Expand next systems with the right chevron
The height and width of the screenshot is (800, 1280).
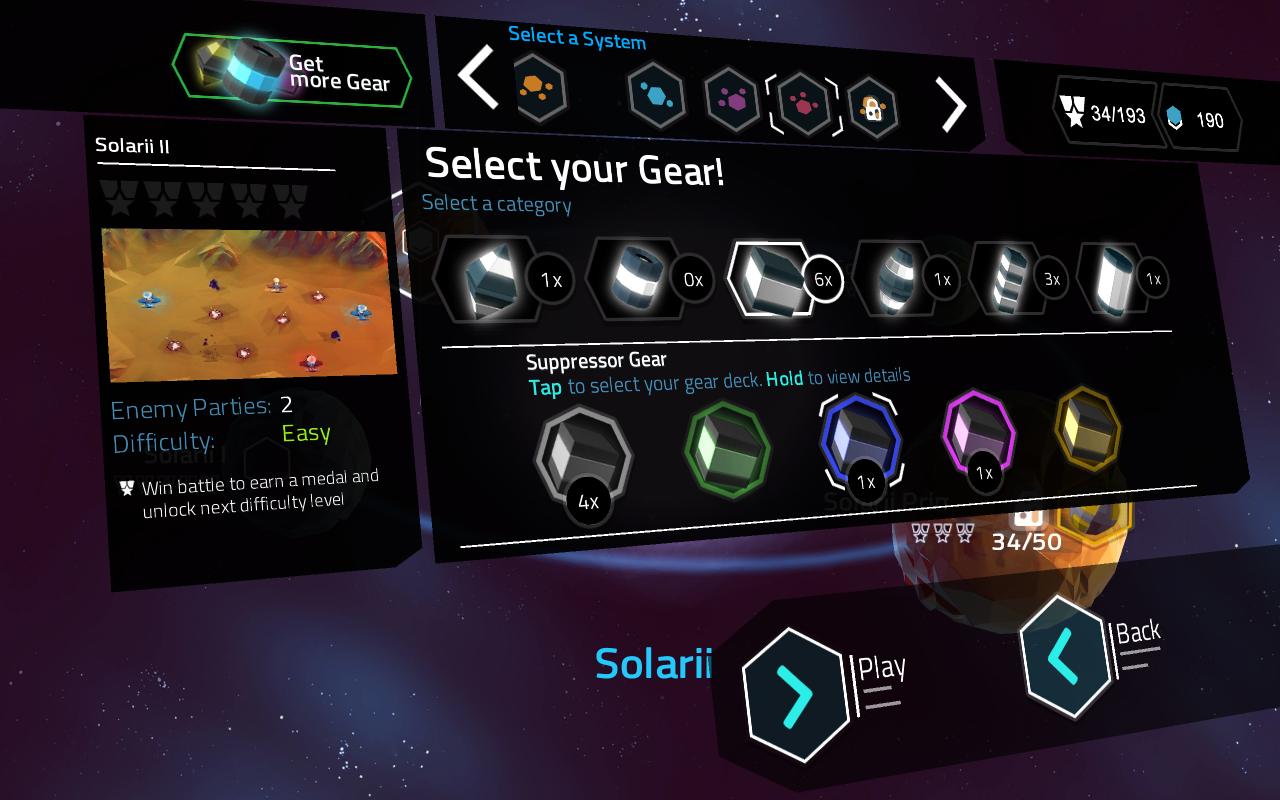952,104
